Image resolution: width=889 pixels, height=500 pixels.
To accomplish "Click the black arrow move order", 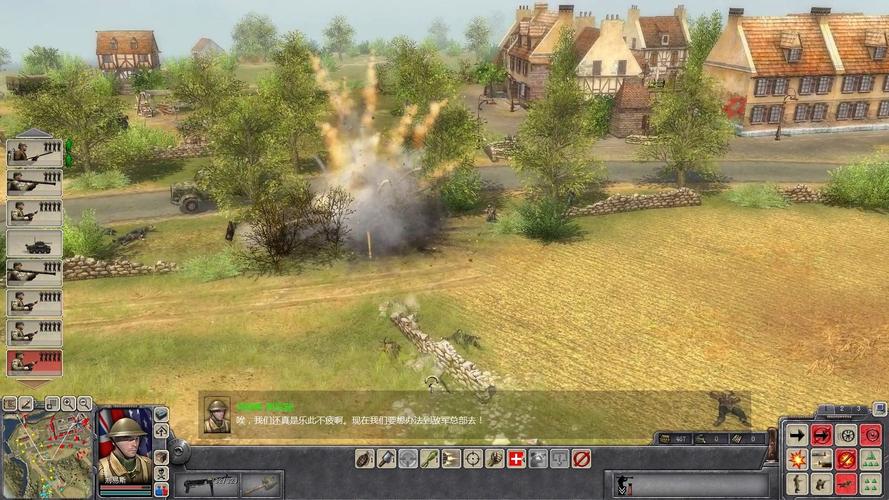I will 797,435.
